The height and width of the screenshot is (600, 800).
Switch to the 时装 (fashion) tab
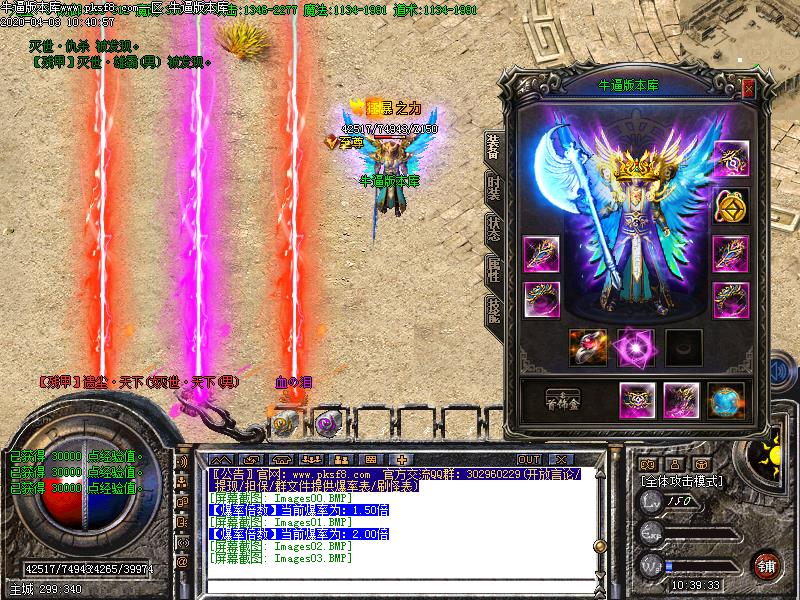(x=493, y=187)
